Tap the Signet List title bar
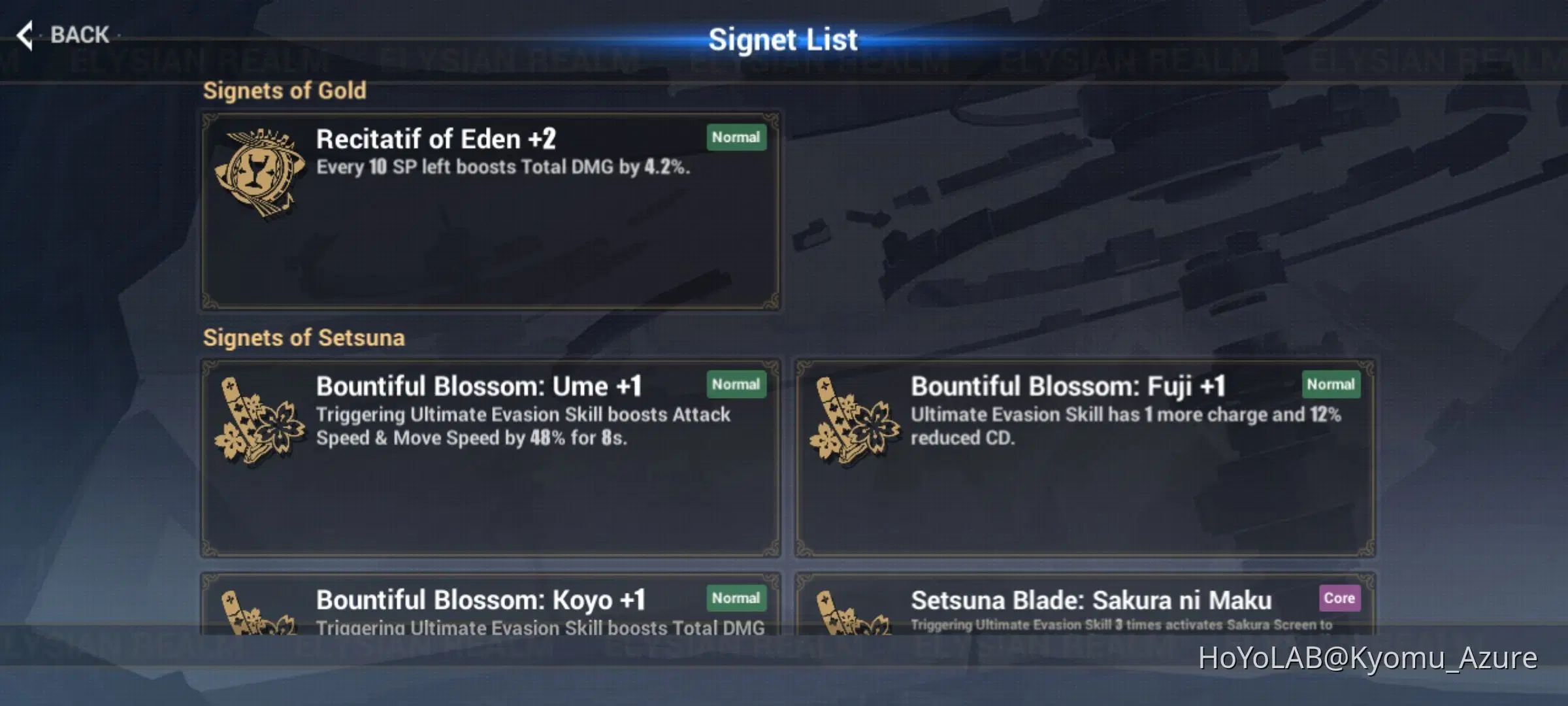Viewport: 1568px width, 706px height. (783, 39)
